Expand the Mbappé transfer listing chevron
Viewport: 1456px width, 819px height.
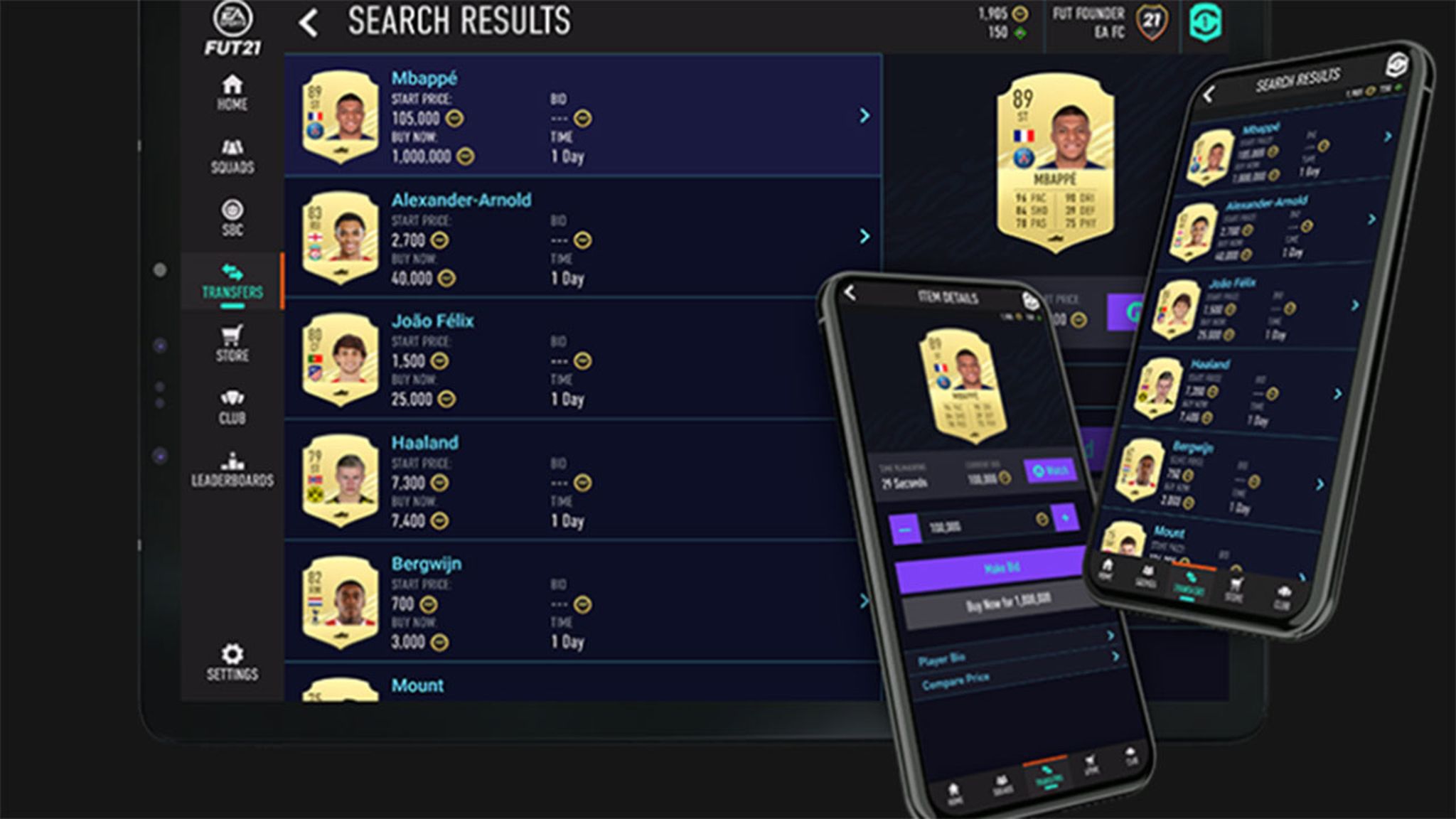click(864, 114)
